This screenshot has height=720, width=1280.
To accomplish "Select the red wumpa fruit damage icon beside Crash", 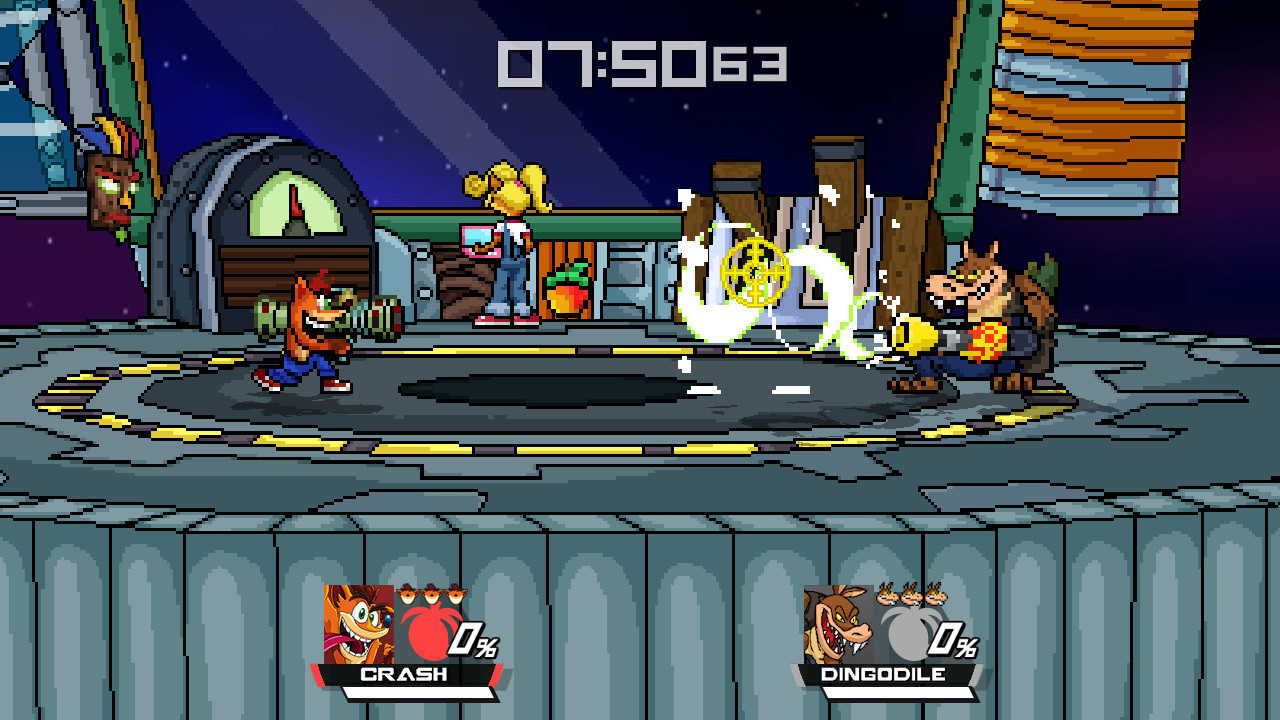I will click(x=430, y=632).
